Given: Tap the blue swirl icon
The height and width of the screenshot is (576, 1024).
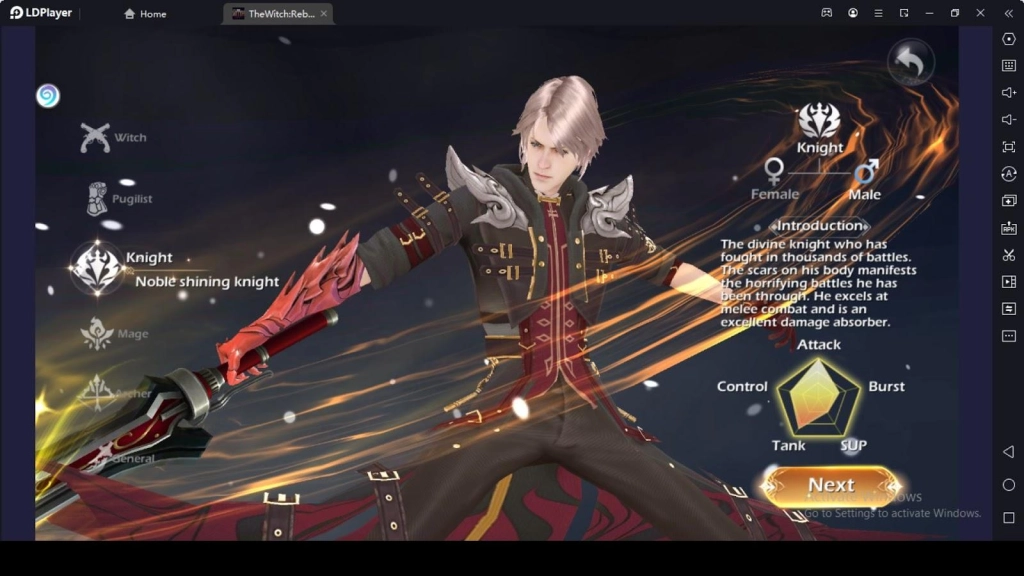Looking at the screenshot, I should pos(48,96).
